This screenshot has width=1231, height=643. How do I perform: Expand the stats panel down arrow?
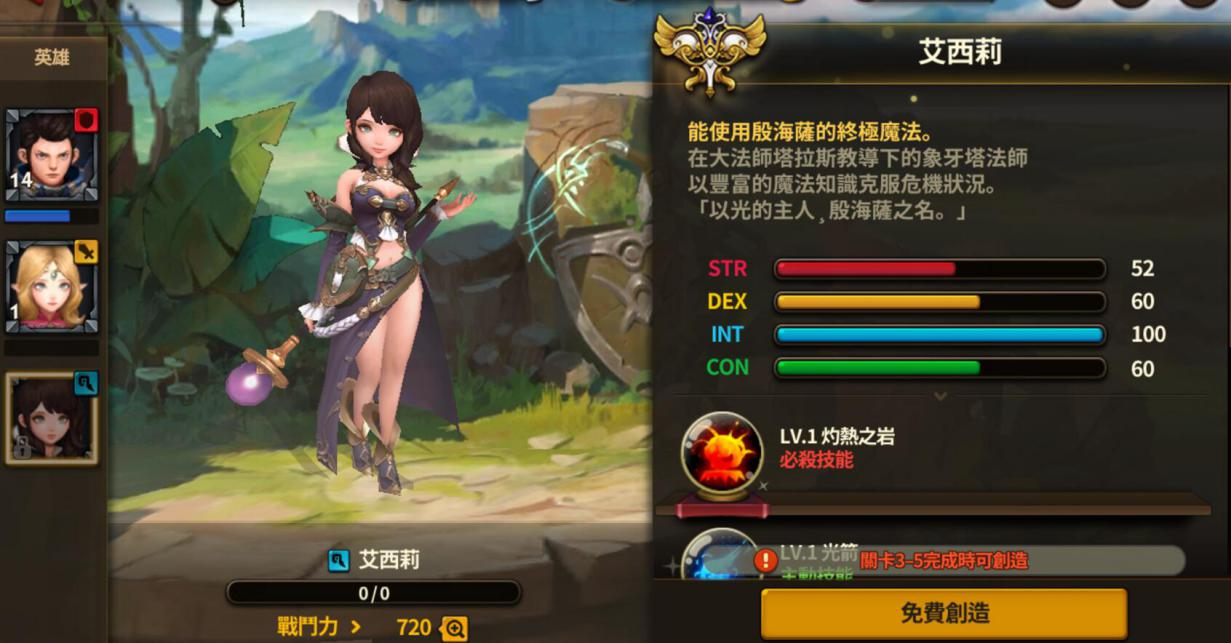click(940, 396)
